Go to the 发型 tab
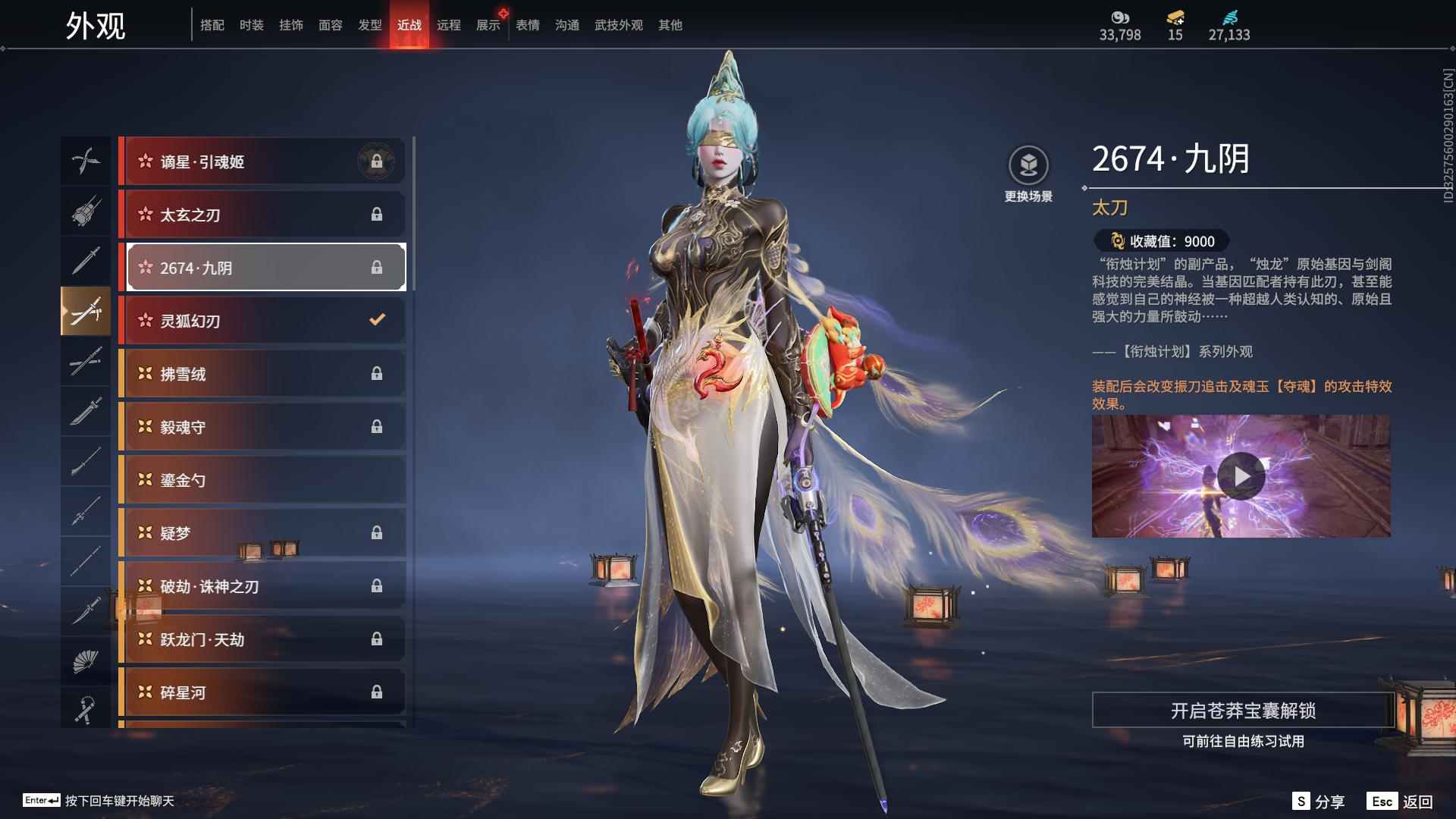This screenshot has width=1456, height=819. 369,26
